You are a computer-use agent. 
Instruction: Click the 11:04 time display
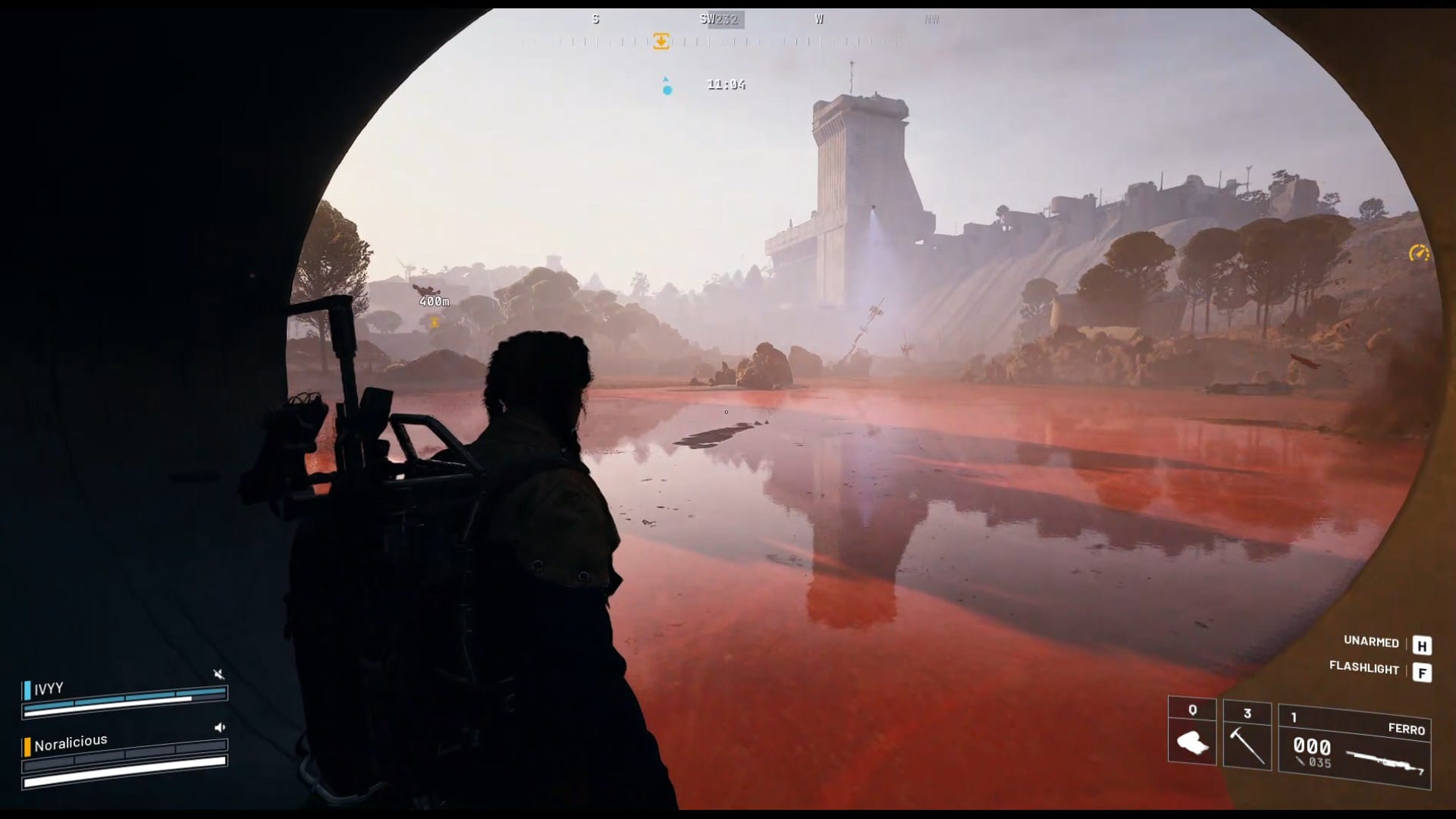[725, 84]
